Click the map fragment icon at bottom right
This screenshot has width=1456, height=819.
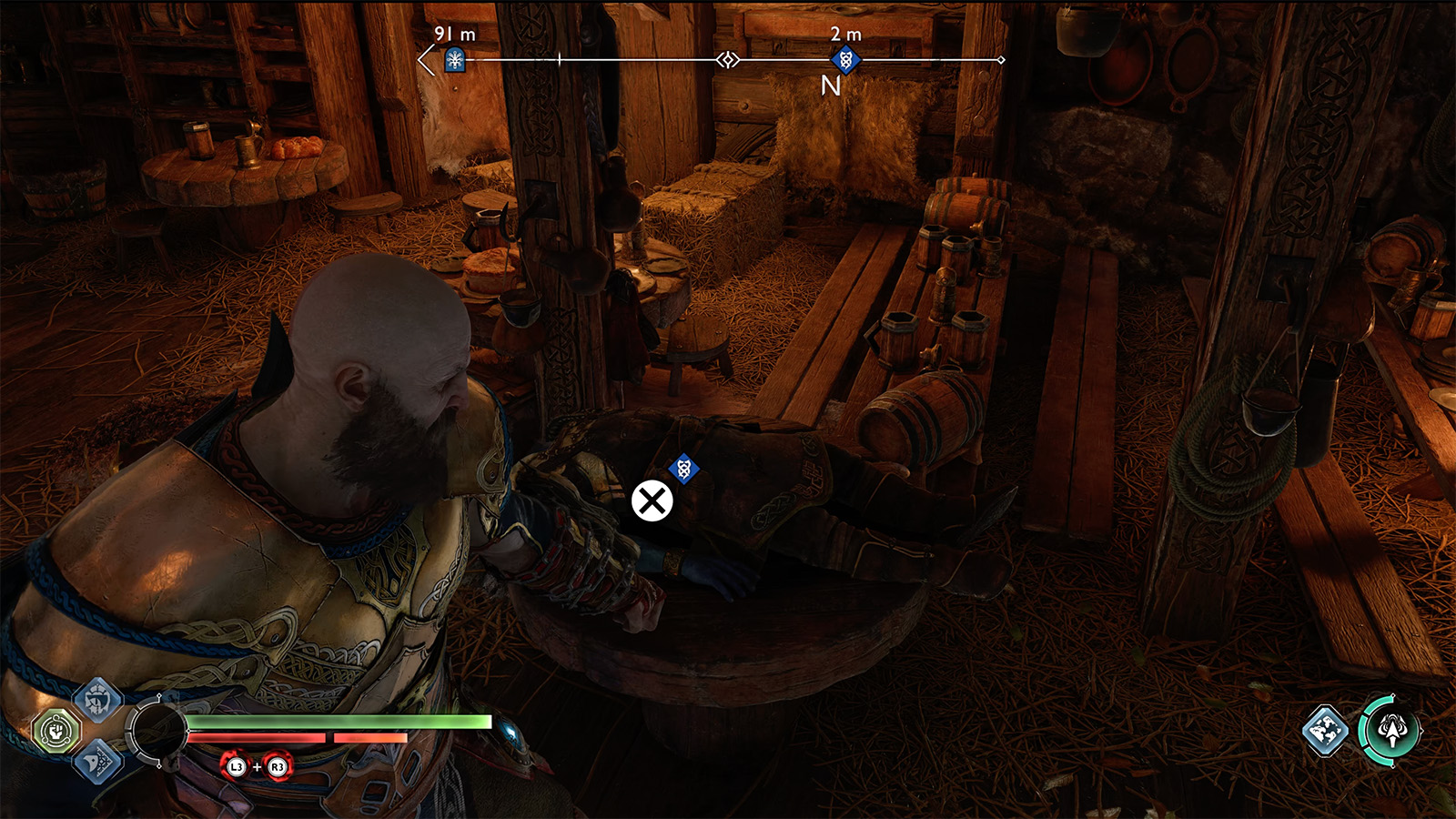click(x=1324, y=731)
